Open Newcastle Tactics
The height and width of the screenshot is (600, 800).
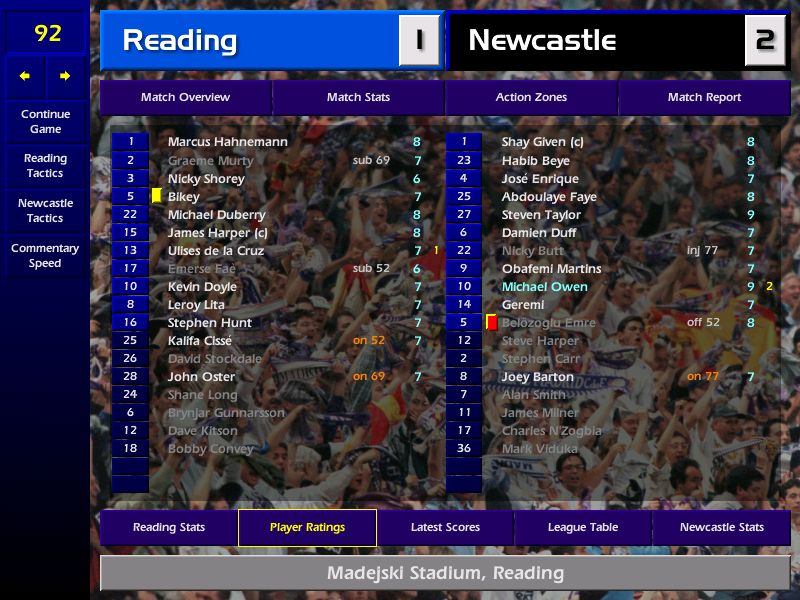[45, 210]
